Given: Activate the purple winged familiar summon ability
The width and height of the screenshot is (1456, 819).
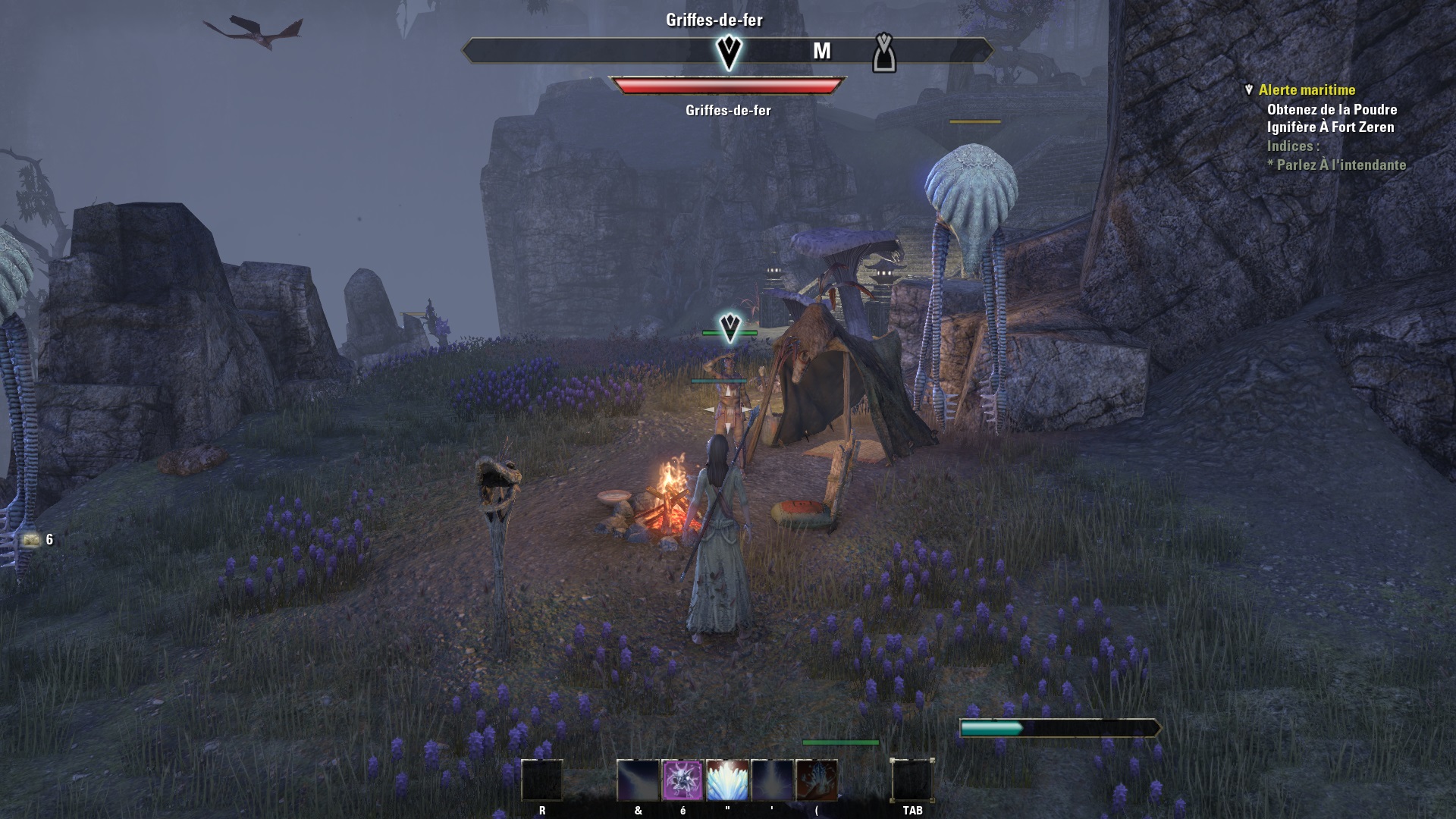Looking at the screenshot, I should (682, 780).
